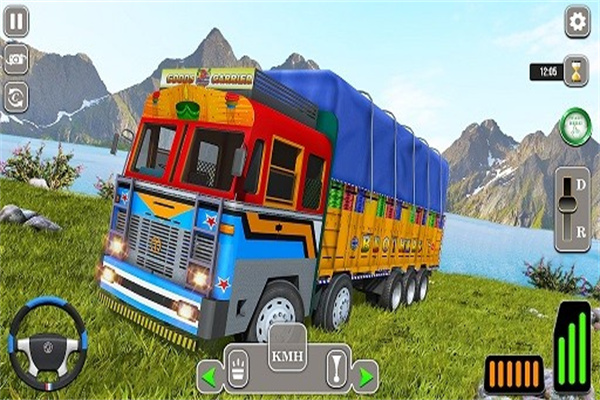600x400 pixels.
Task: Tap the circular-arrows reset button
Action: pyautogui.click(x=16, y=97)
